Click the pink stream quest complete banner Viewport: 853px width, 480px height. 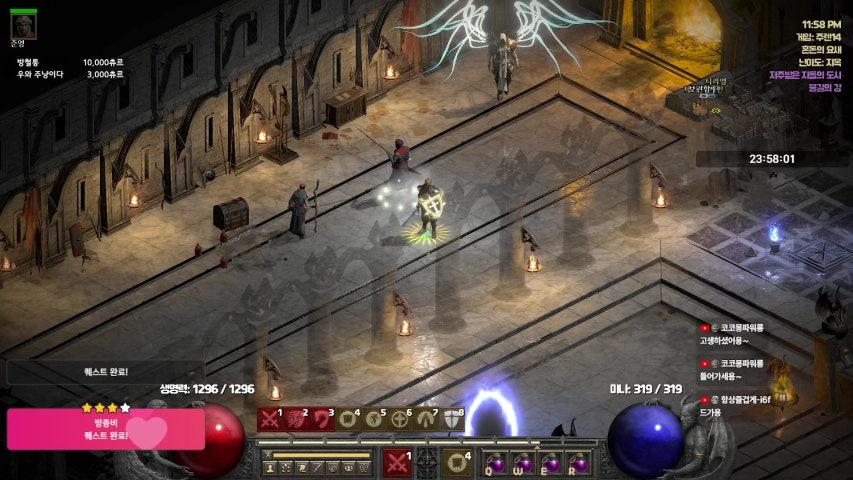coord(105,429)
